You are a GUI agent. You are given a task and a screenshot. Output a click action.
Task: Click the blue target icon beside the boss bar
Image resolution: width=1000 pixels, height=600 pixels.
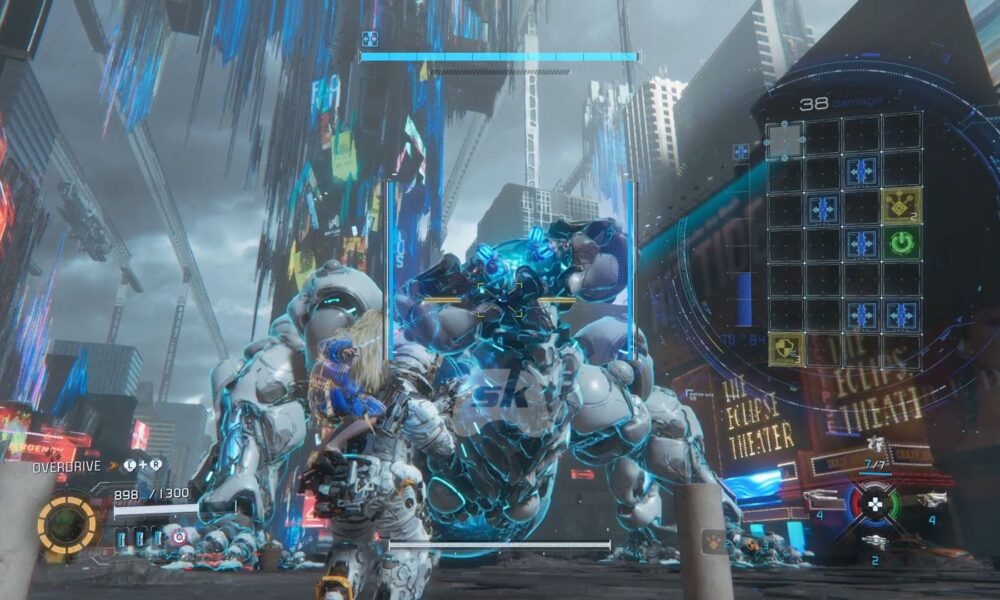(369, 39)
